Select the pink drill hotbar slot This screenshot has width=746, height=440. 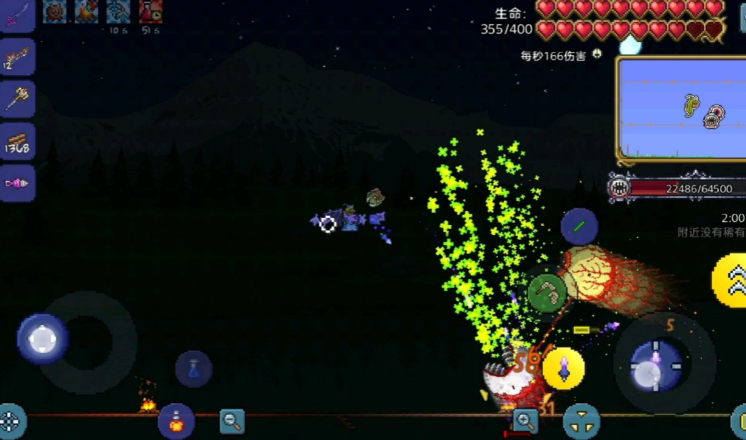click(x=17, y=183)
